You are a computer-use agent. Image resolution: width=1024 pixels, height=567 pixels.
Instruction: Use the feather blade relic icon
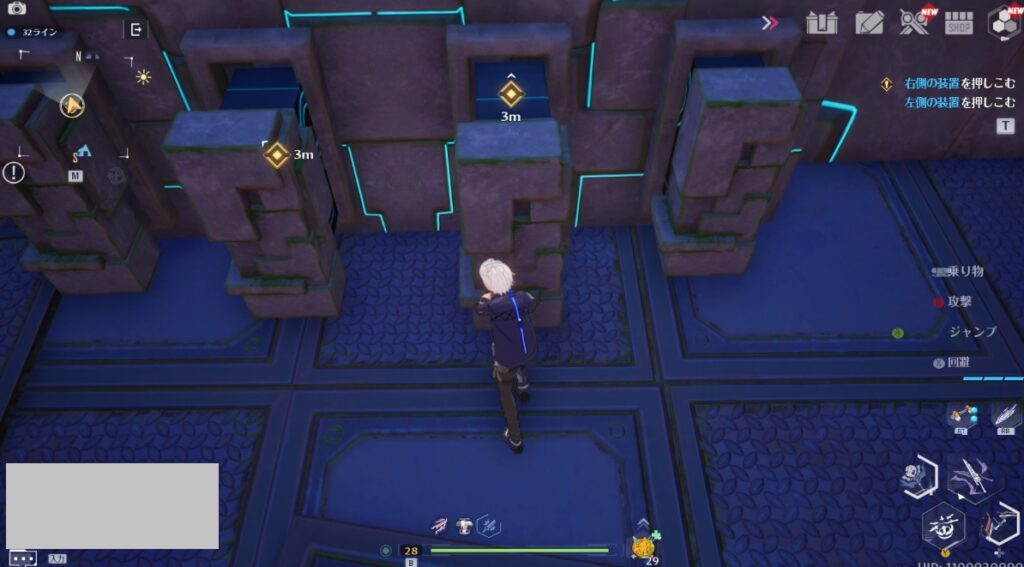(x=1003, y=414)
